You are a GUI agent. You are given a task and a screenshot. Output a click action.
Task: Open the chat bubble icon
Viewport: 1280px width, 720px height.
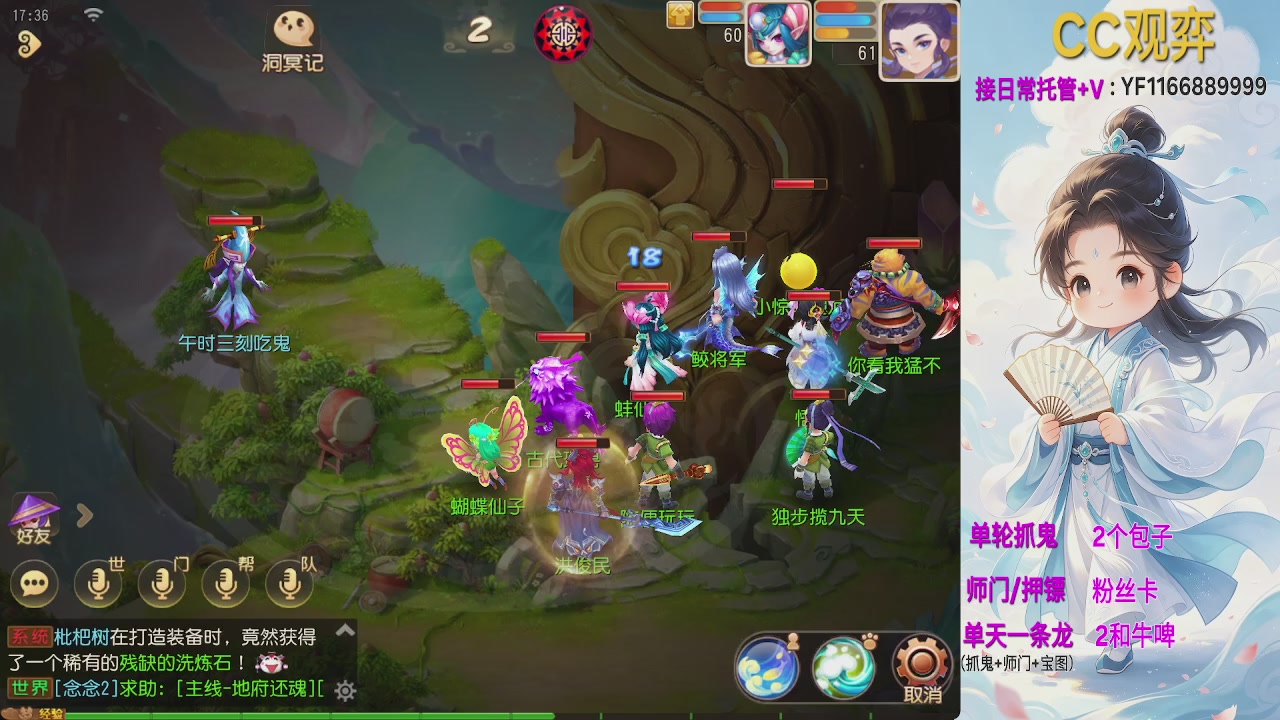point(35,583)
